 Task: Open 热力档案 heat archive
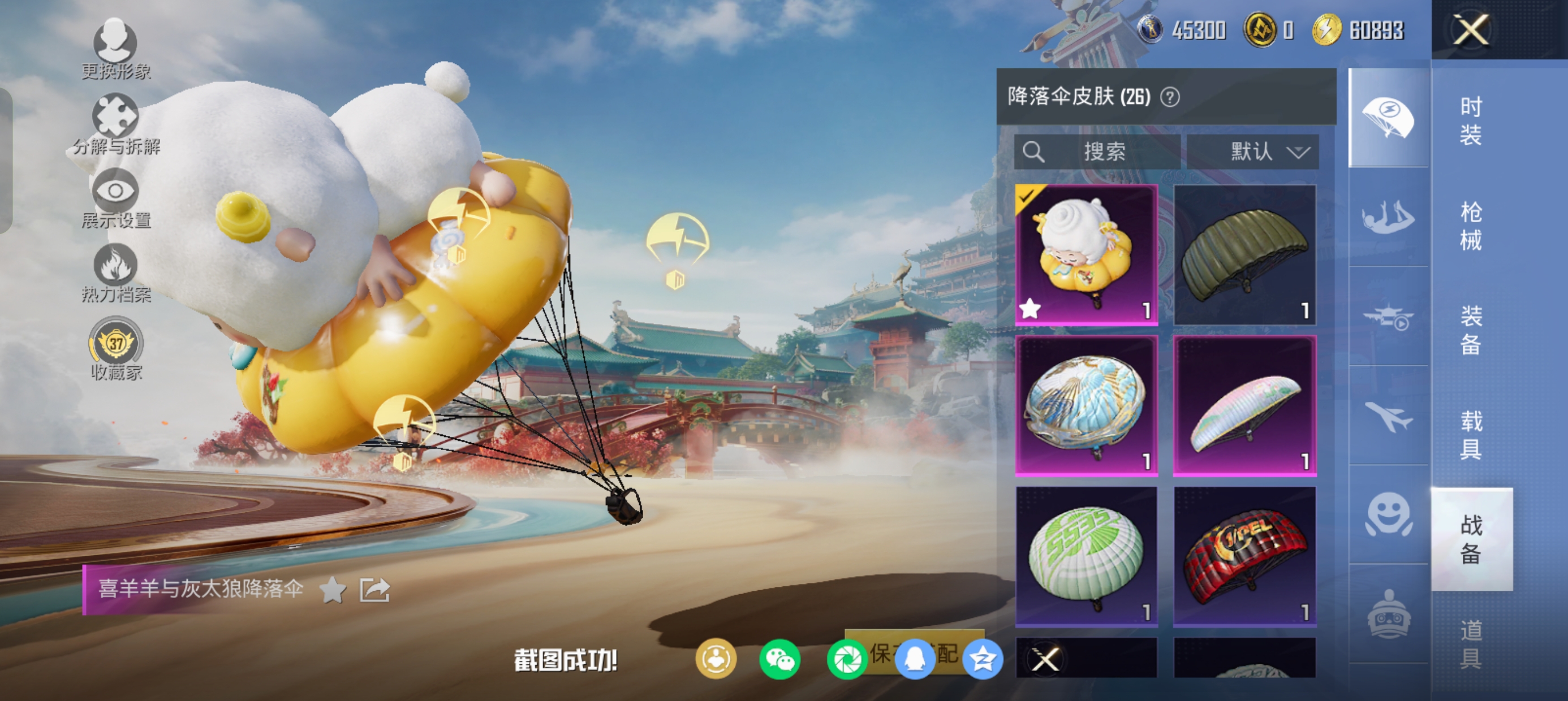(115, 272)
